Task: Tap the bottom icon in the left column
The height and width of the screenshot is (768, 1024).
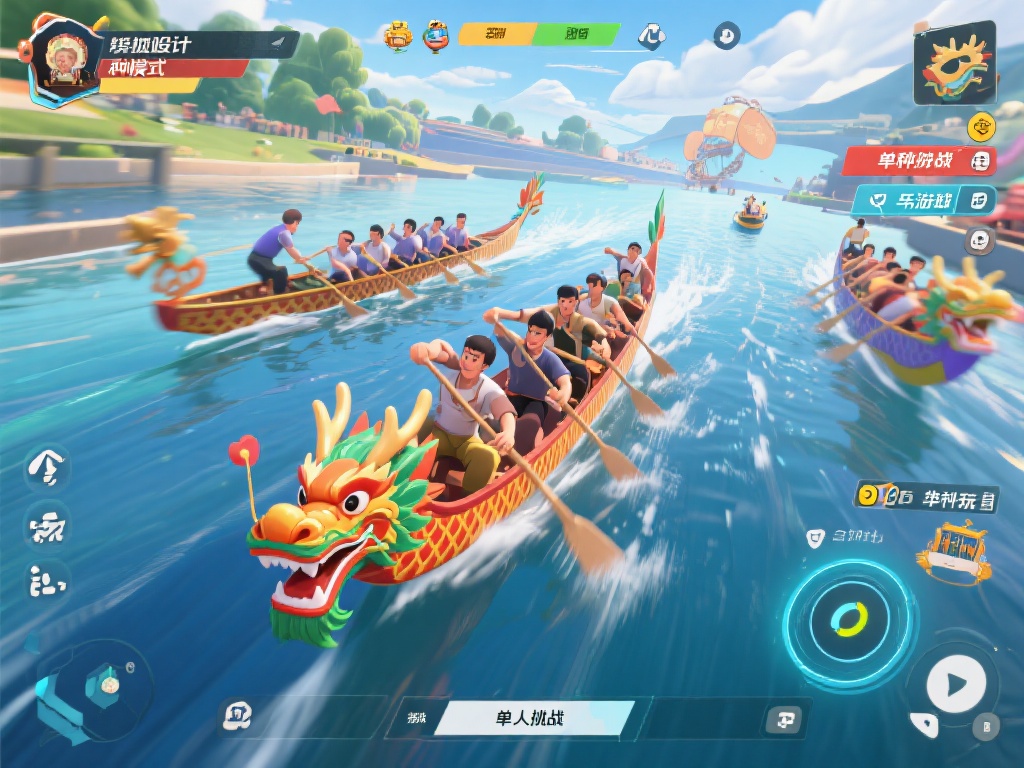Action: [x=47, y=580]
